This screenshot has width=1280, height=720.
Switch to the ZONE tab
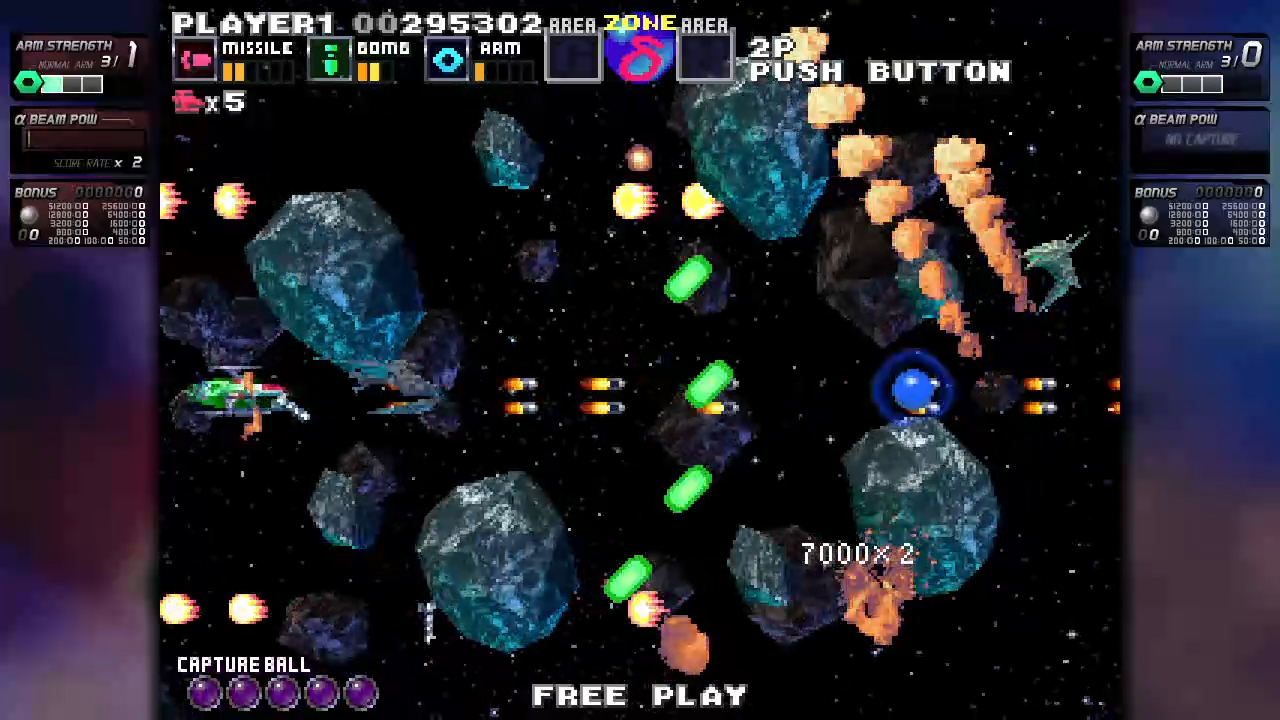point(640,24)
